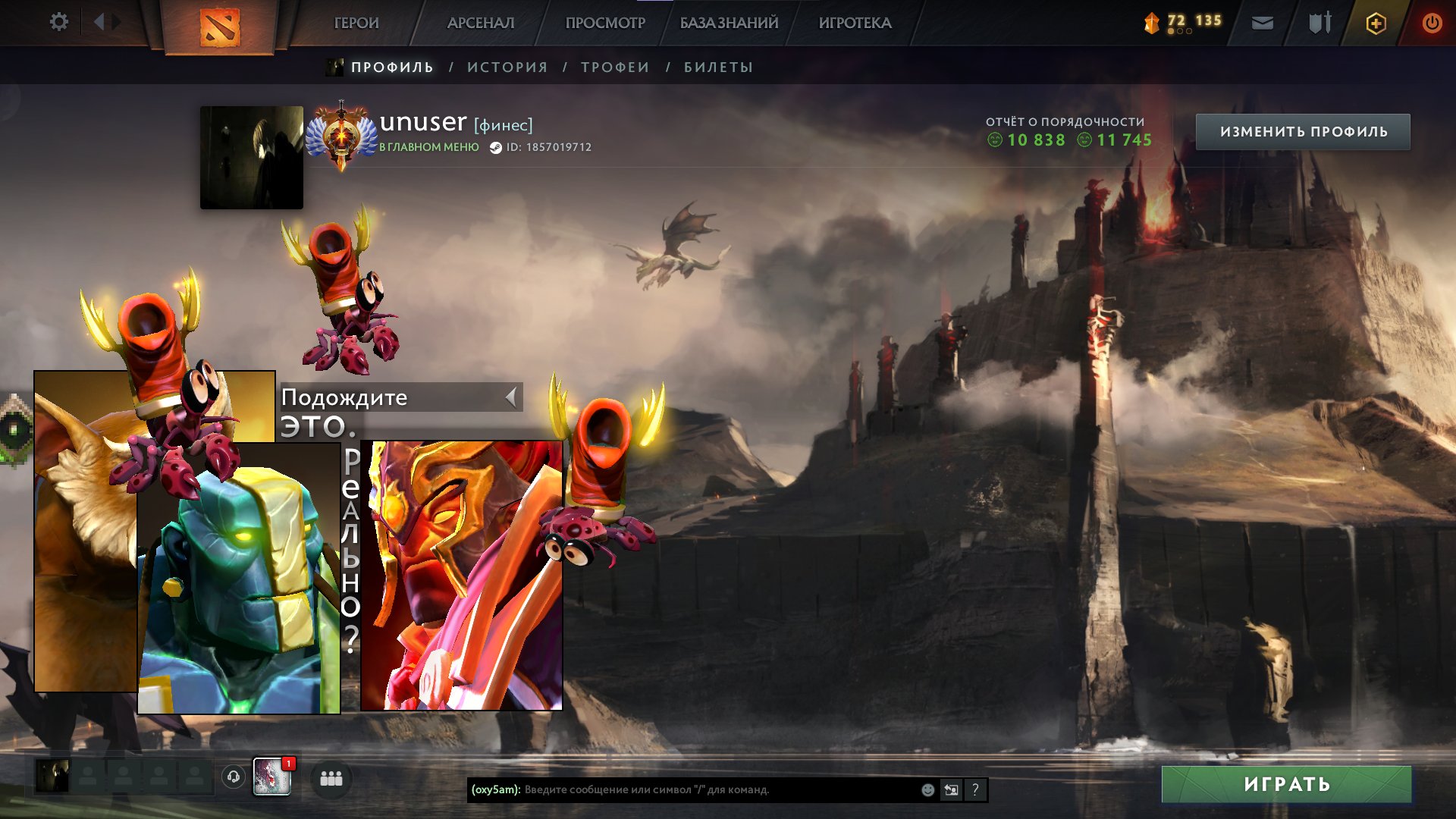The image size is (1456, 819).
Task: Open the chat help with the question mark
Action: 976,791
